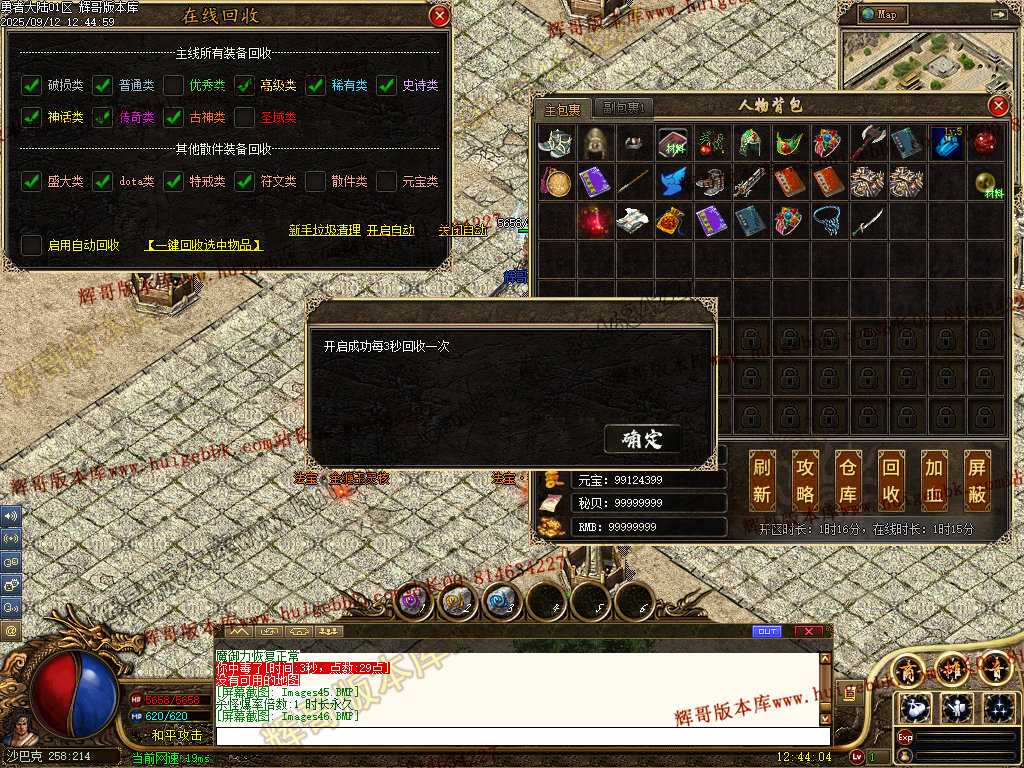The width and height of the screenshot is (1024, 768).
Task: Open the 新手垃圾清理 link
Action: coord(324,230)
